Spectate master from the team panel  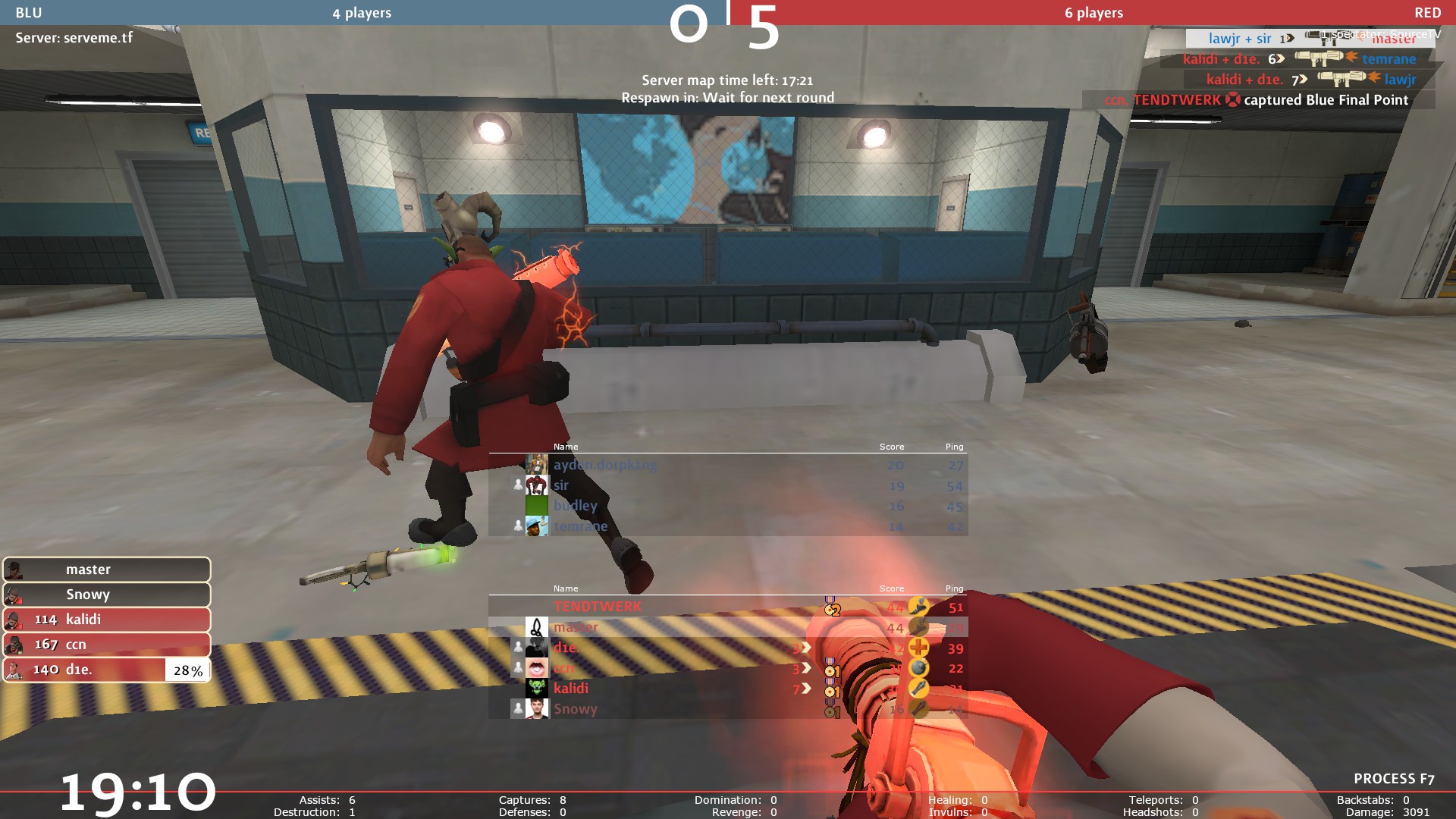106,570
